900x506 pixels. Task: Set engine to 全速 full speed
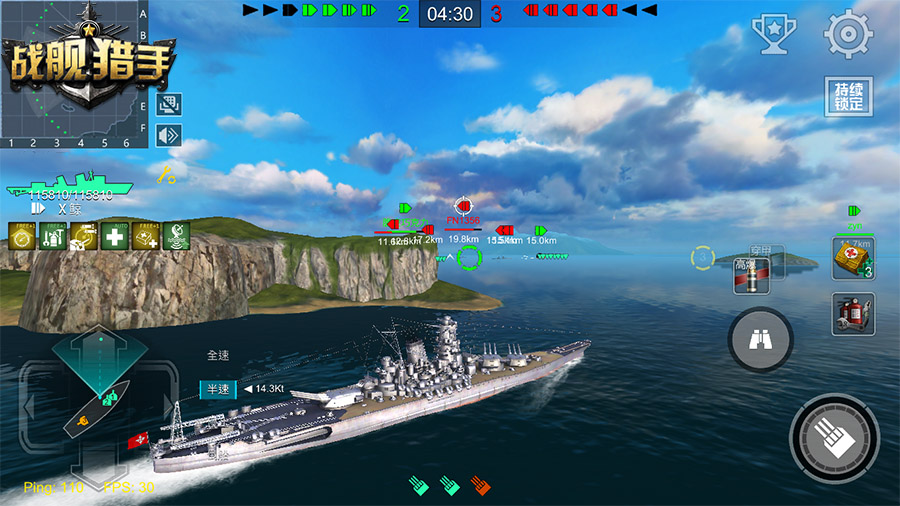pos(219,355)
